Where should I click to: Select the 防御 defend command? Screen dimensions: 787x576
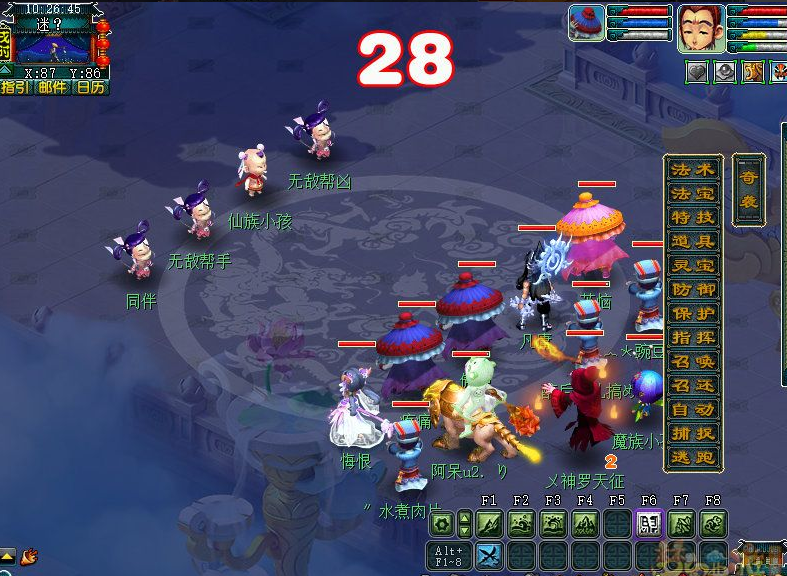tap(693, 290)
